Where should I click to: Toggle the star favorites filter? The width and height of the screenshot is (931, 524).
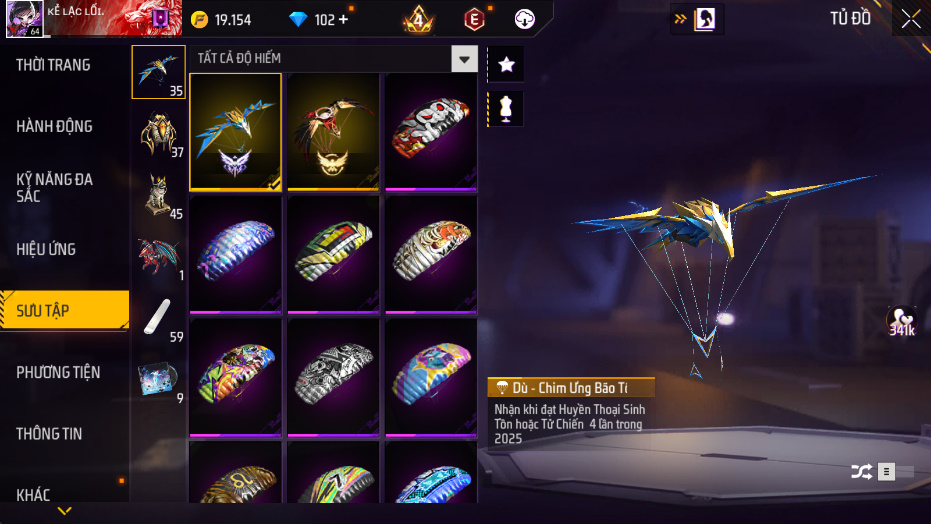click(x=506, y=65)
